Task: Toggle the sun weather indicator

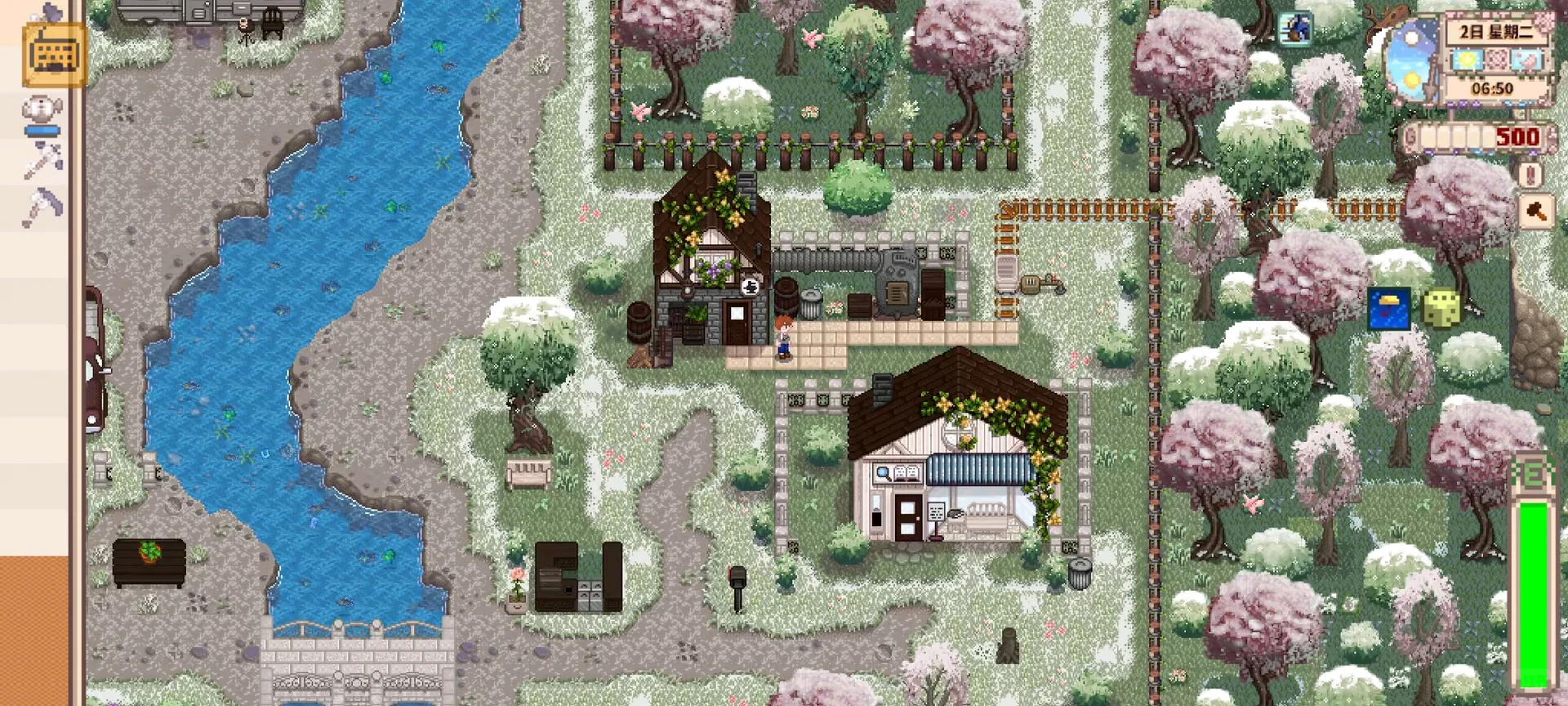Action: click(x=1467, y=60)
